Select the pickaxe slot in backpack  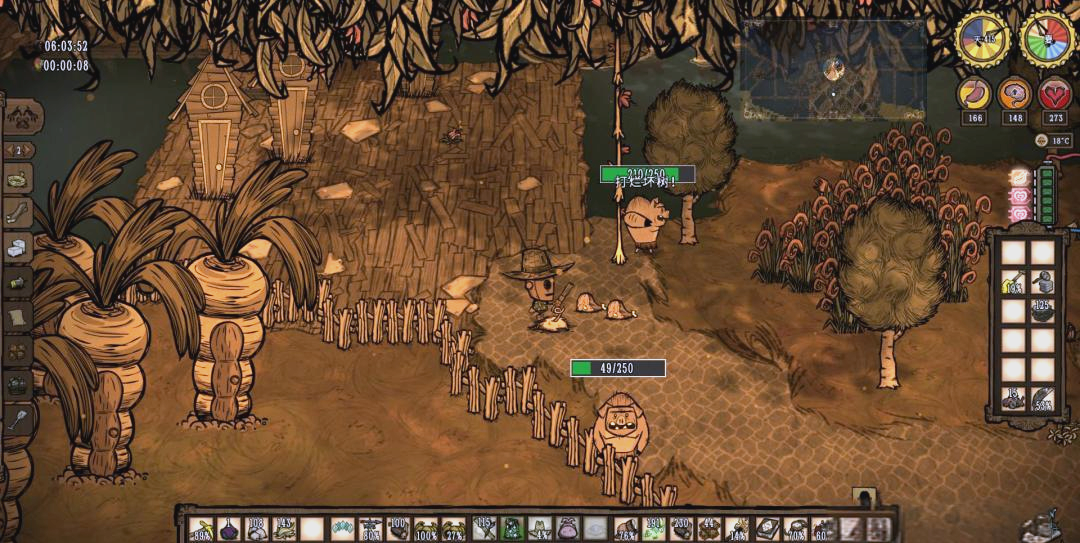click(1014, 282)
